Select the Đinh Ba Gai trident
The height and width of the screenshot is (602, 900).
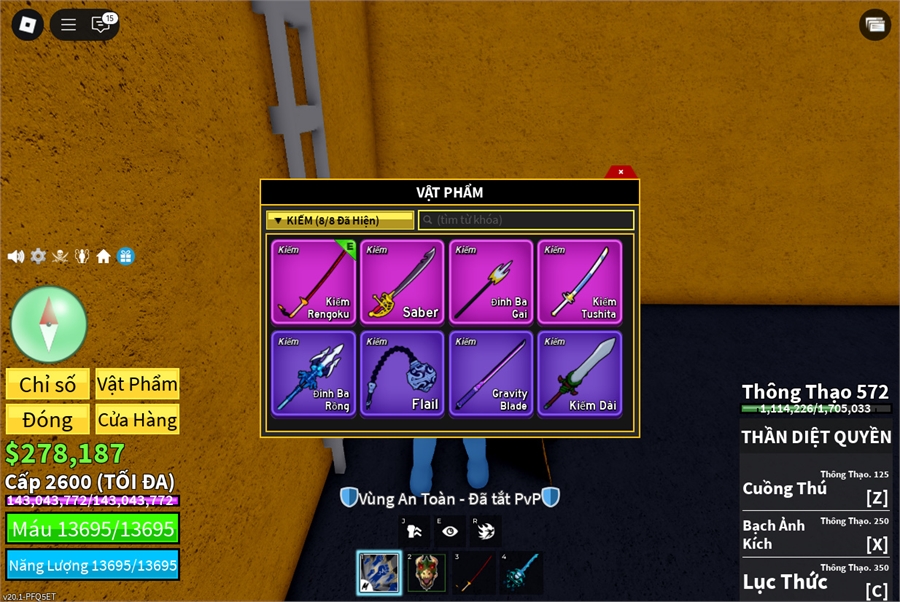(491, 281)
